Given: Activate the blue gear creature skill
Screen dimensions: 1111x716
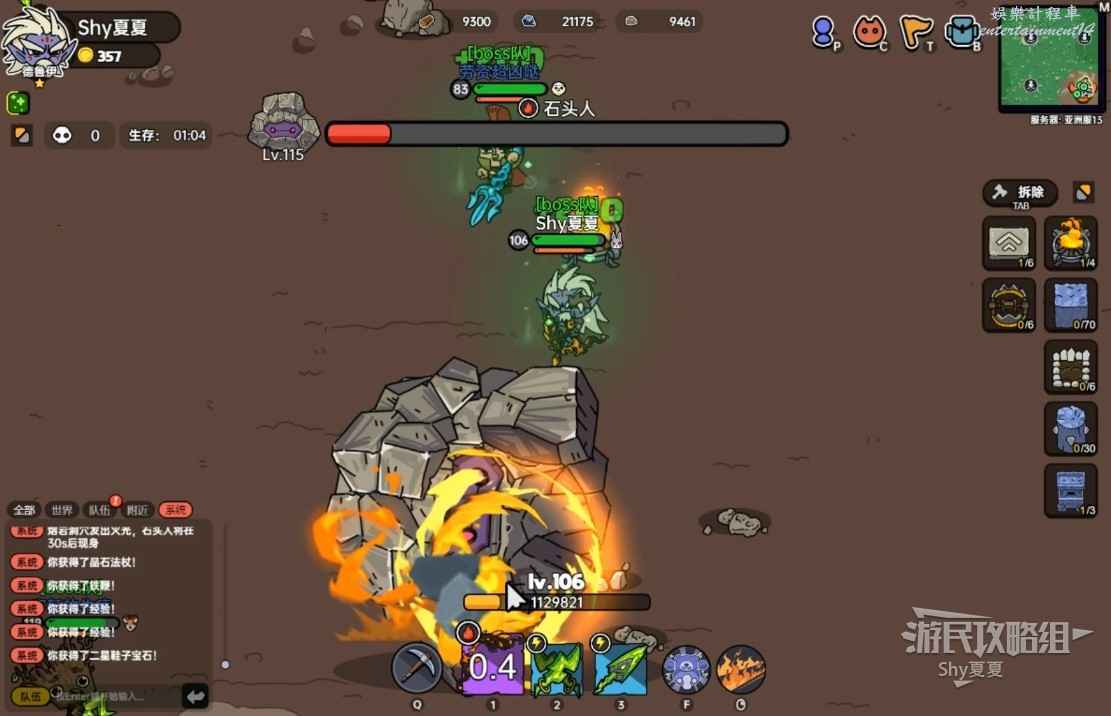Looking at the screenshot, I should [x=686, y=669].
